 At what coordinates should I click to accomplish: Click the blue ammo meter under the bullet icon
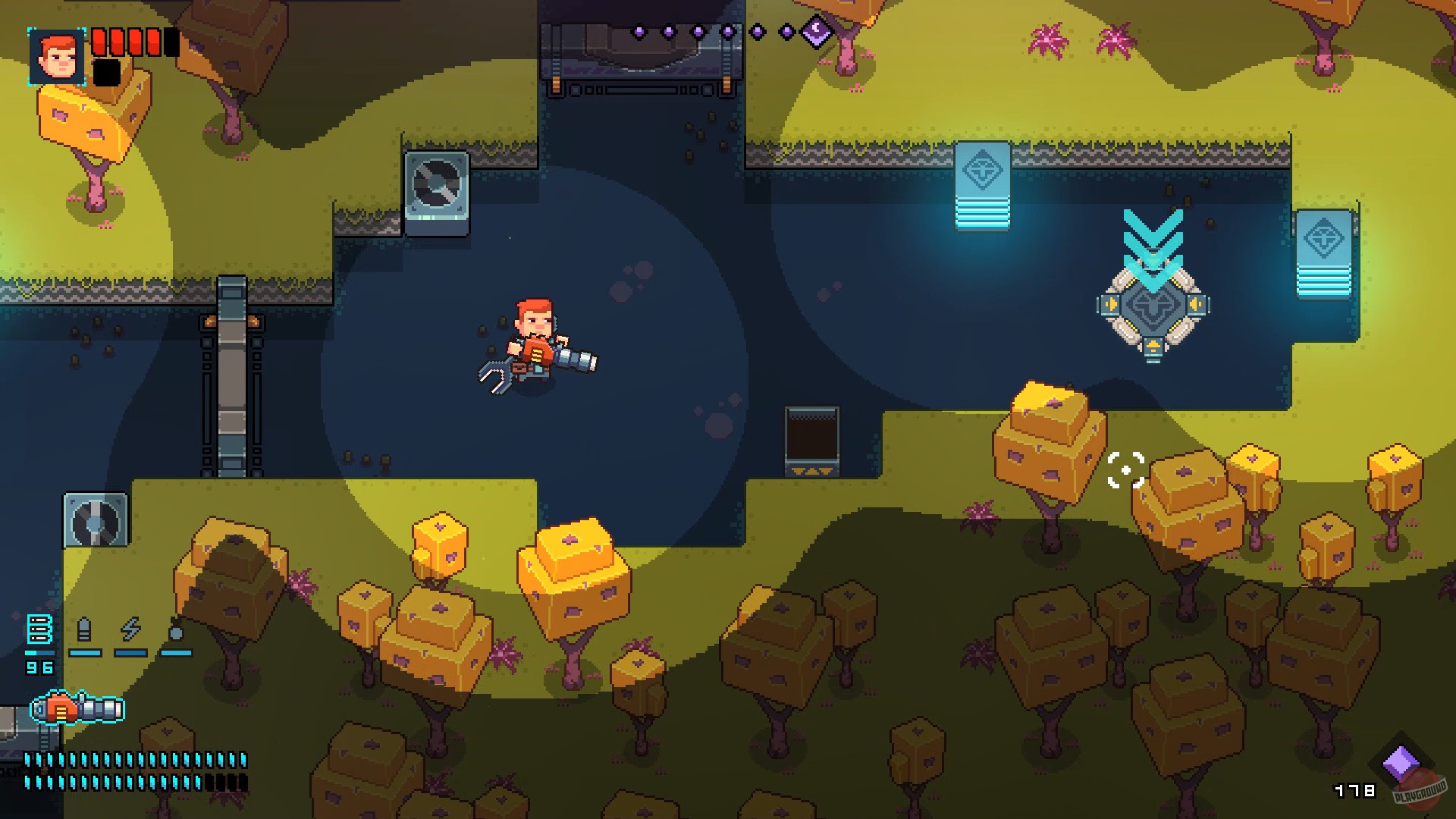click(84, 652)
